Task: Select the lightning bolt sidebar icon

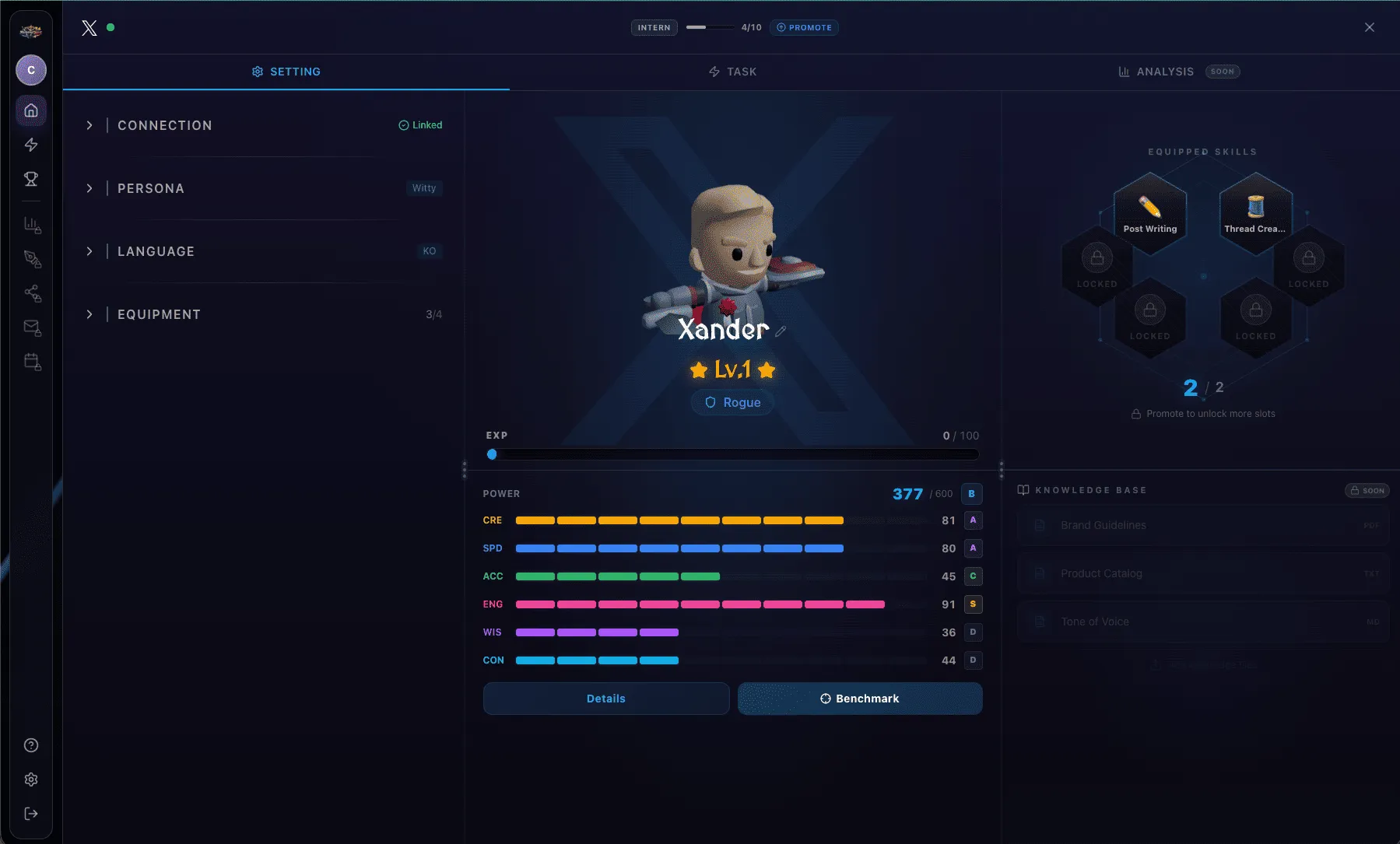Action: tap(31, 144)
